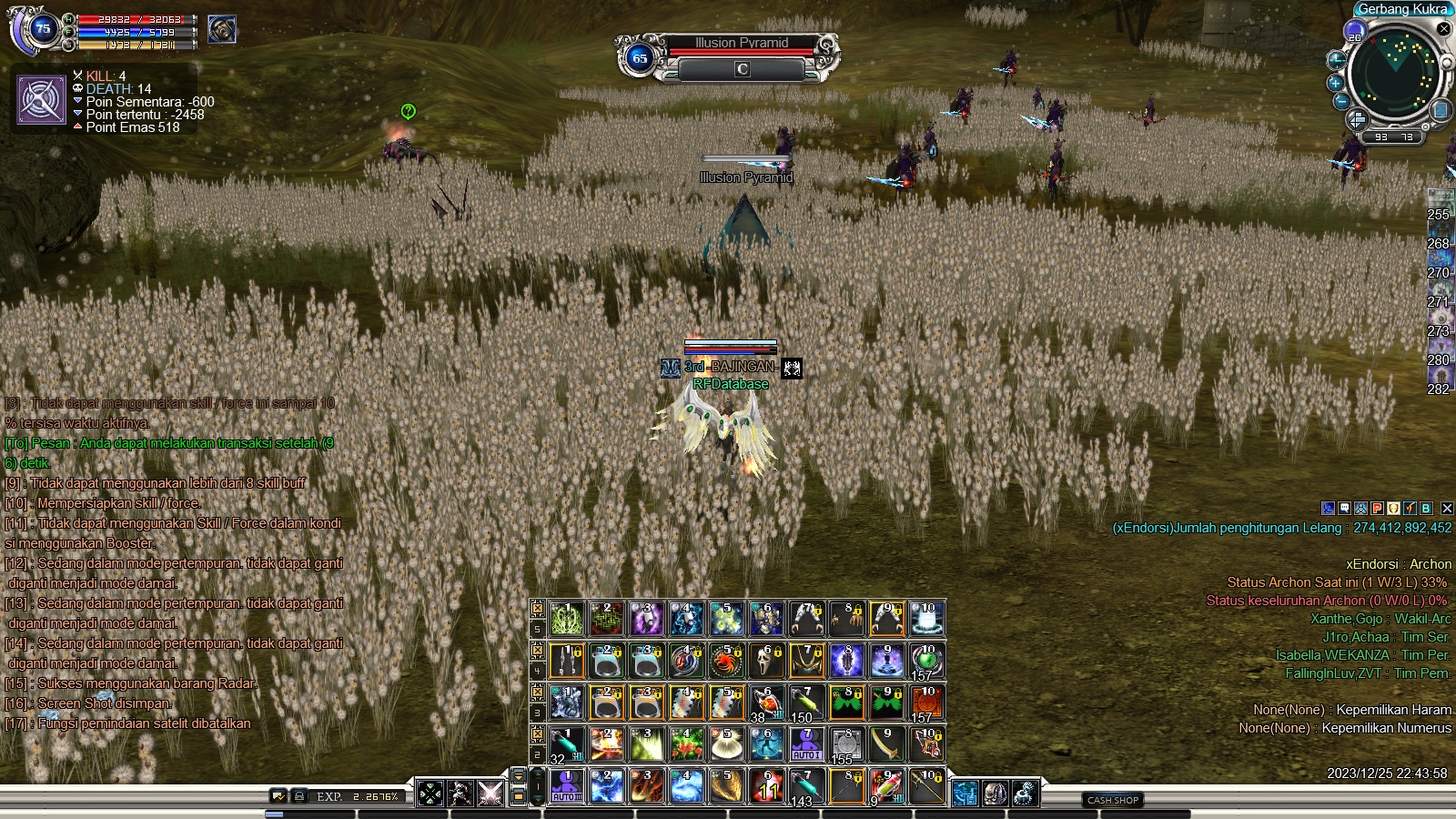1456x819 pixels.
Task: Cast the red flower skill
Action: click(686, 744)
